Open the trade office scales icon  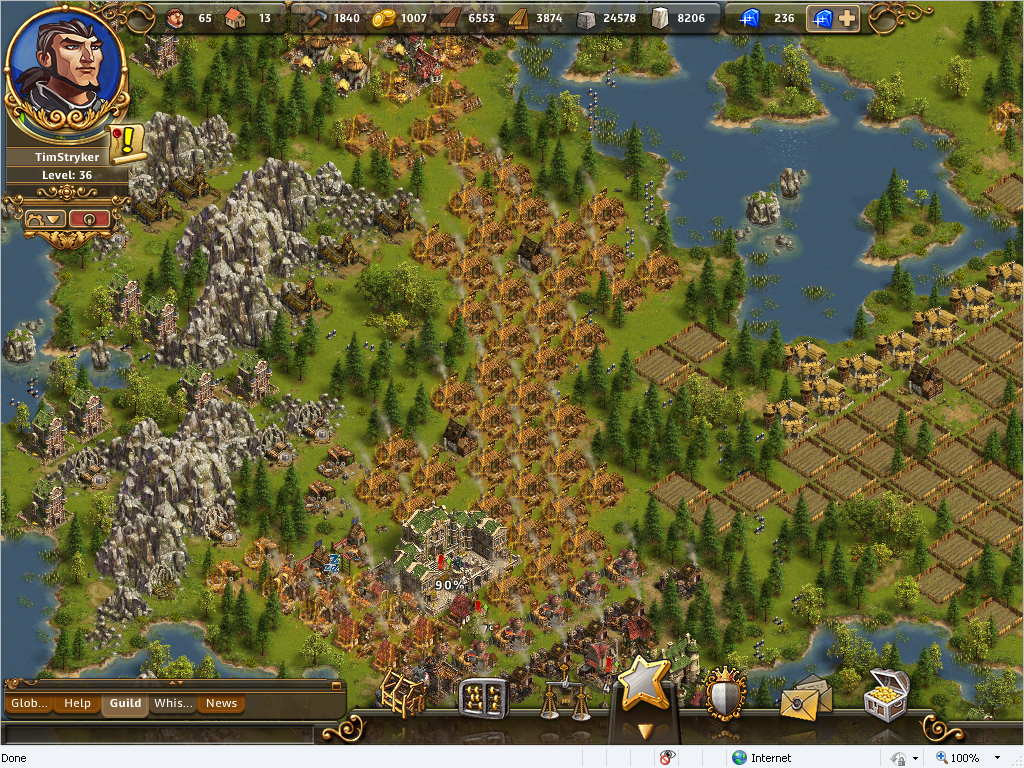(x=564, y=699)
